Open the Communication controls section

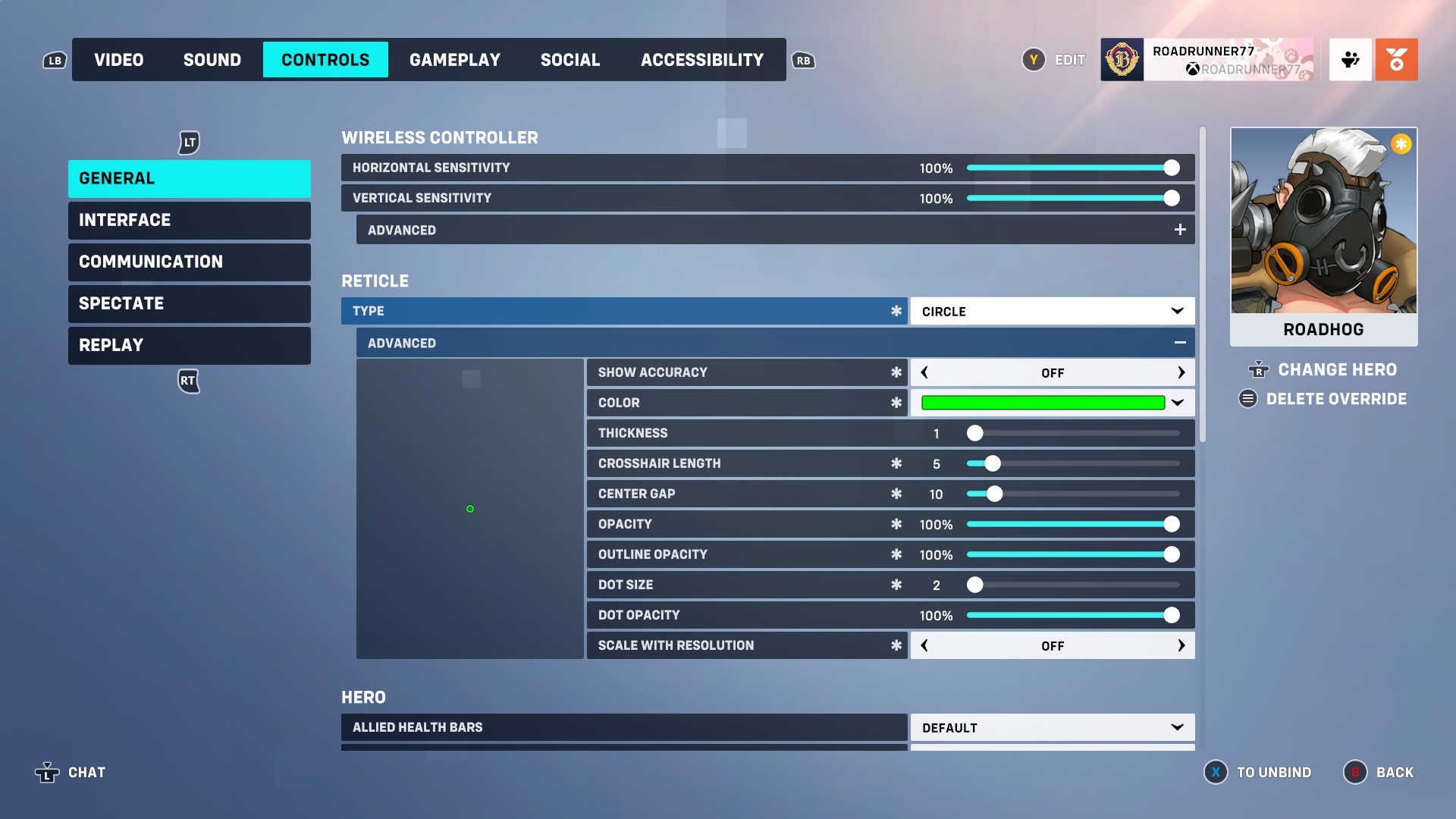click(x=189, y=262)
